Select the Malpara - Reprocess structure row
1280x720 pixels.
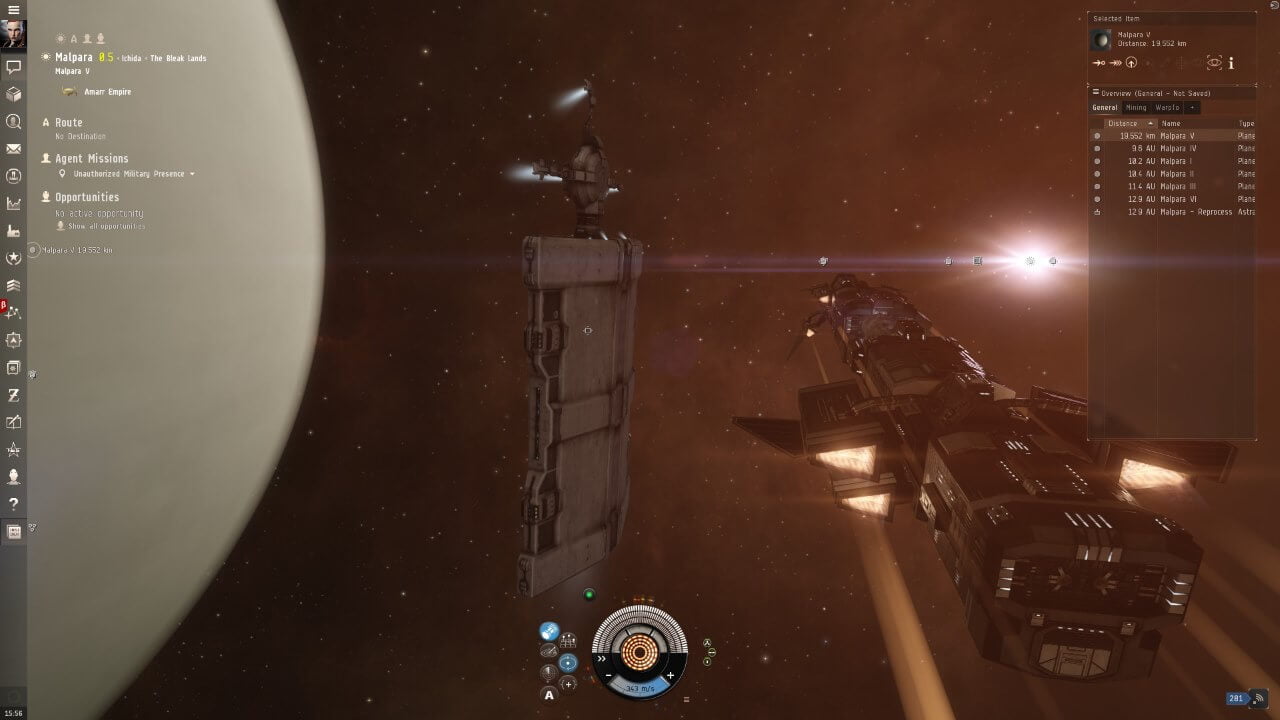pos(1195,212)
